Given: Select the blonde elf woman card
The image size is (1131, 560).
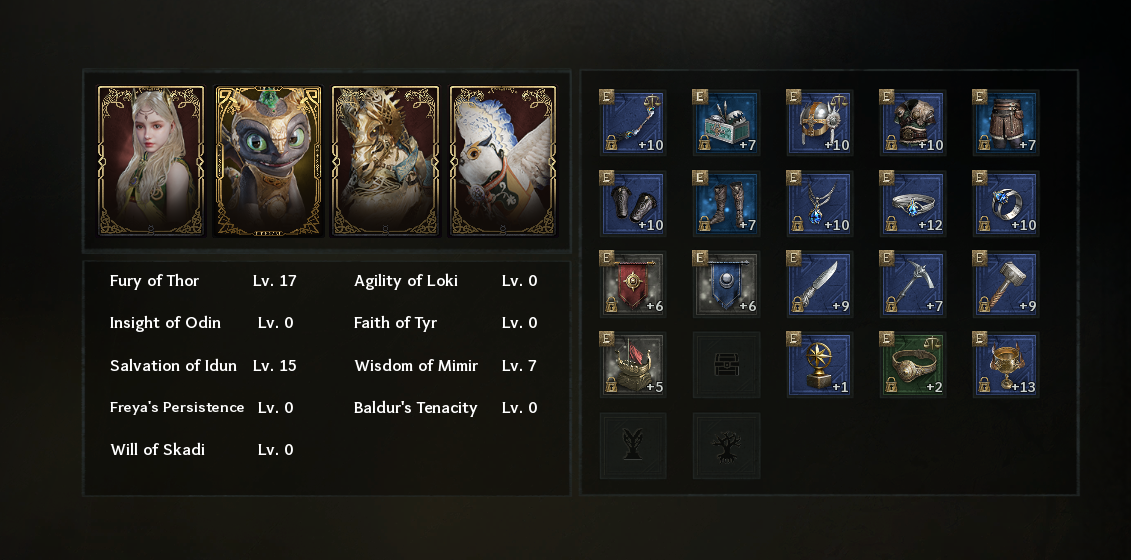Looking at the screenshot, I should click(151, 161).
